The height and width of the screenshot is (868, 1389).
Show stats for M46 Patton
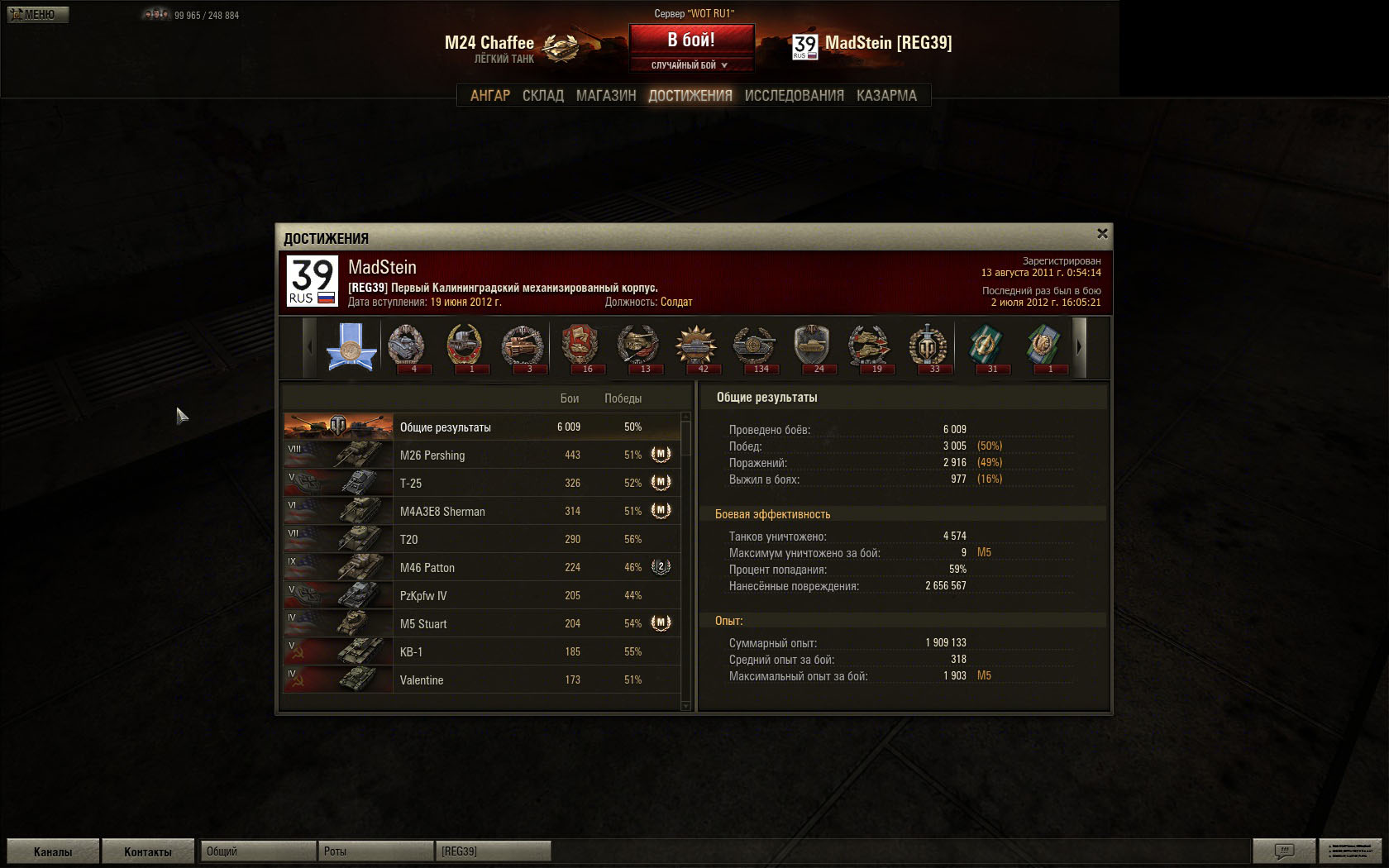pos(481,568)
